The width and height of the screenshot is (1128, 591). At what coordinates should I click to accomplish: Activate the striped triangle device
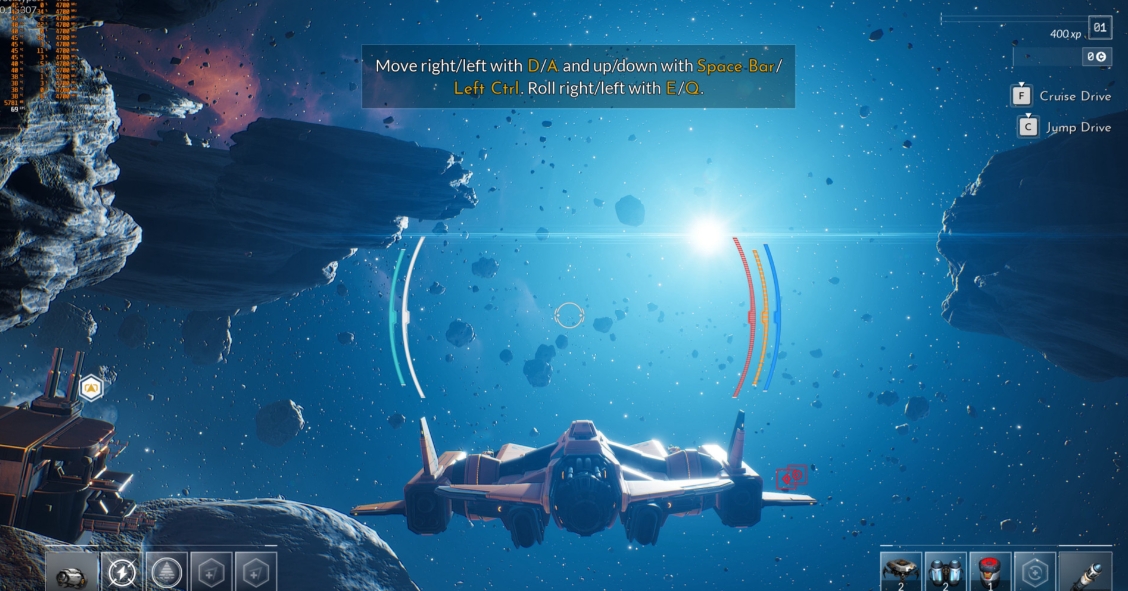(x=166, y=572)
